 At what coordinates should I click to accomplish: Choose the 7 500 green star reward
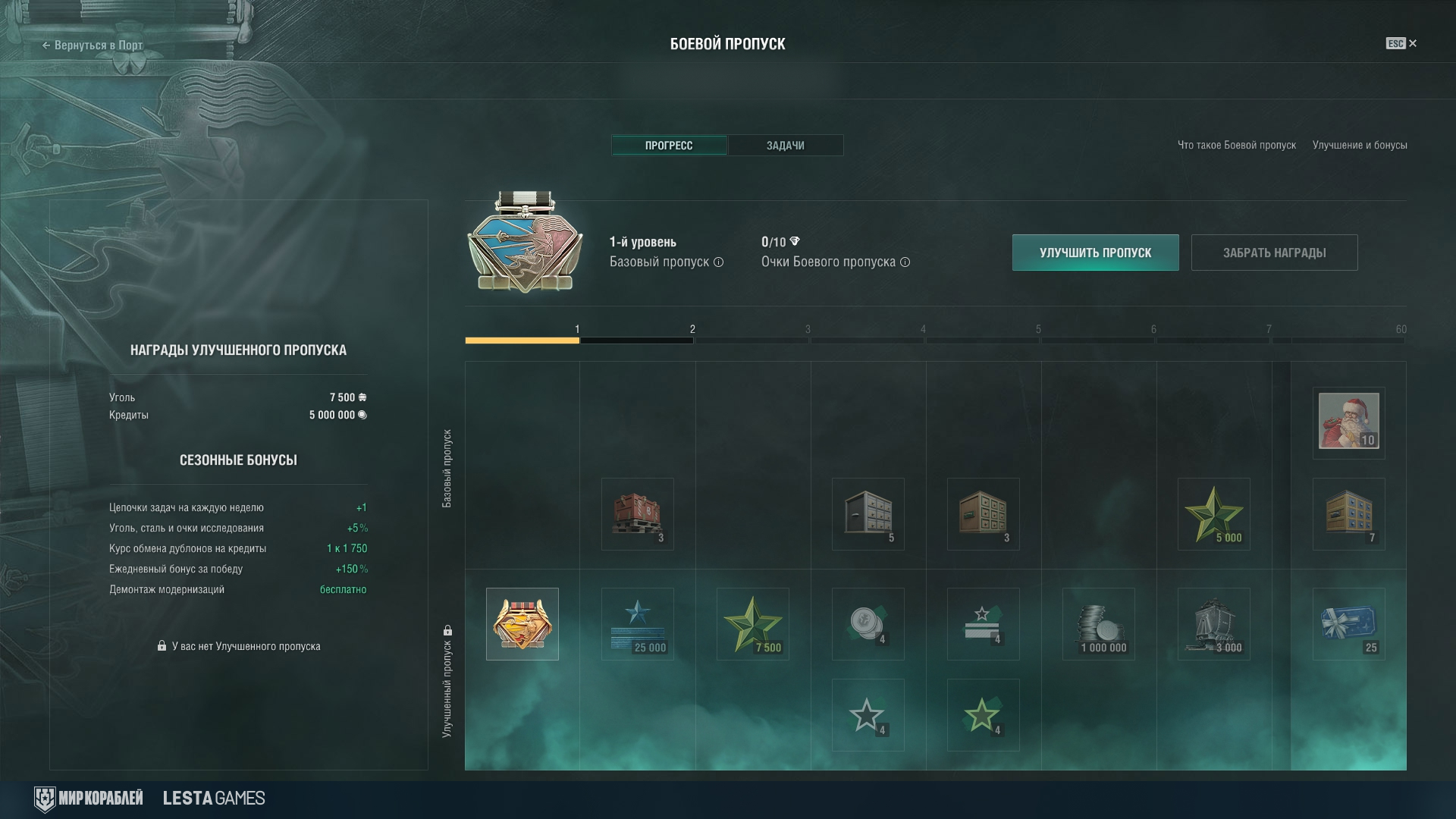(x=752, y=623)
